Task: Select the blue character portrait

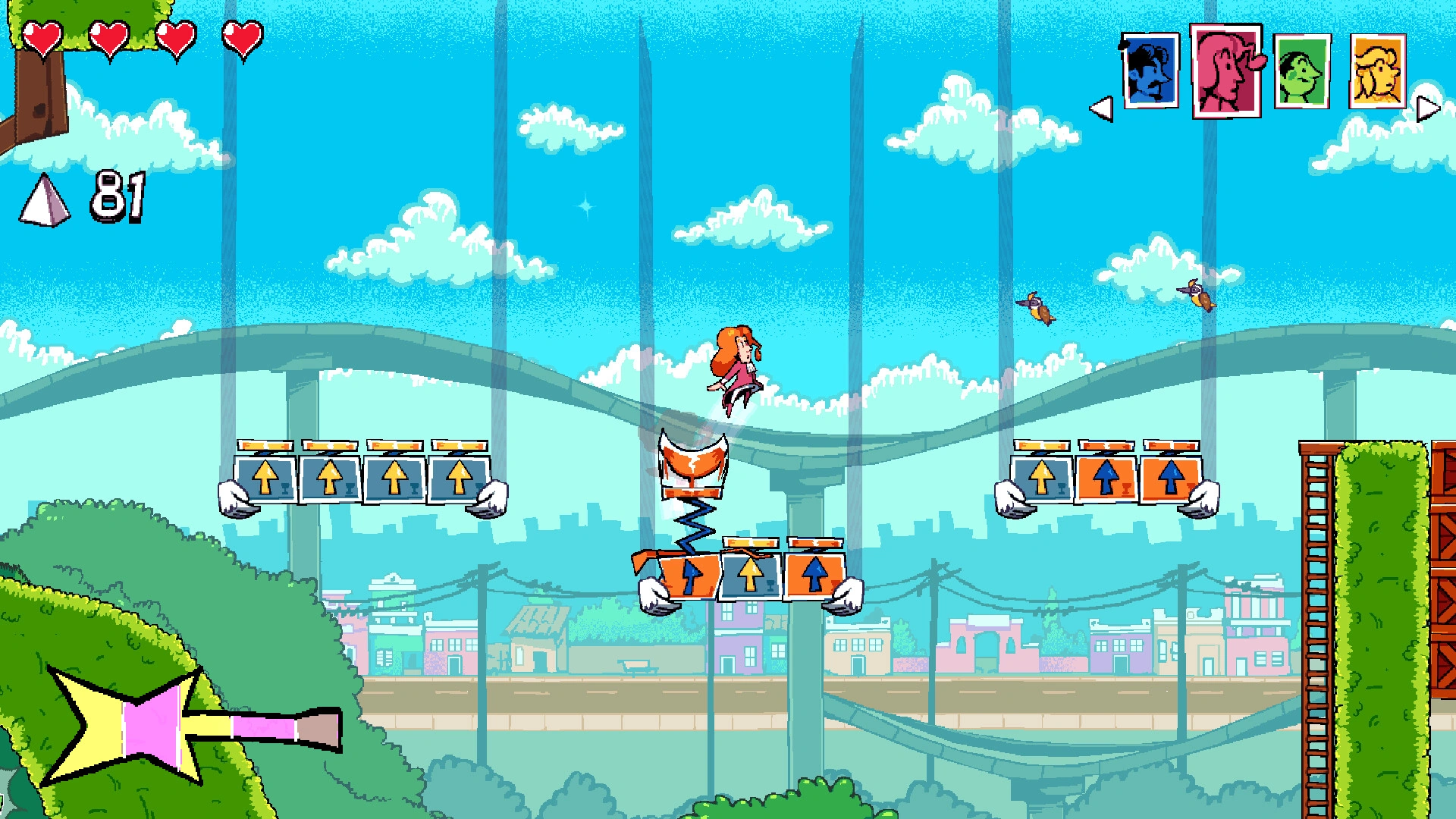Action: (x=1150, y=71)
